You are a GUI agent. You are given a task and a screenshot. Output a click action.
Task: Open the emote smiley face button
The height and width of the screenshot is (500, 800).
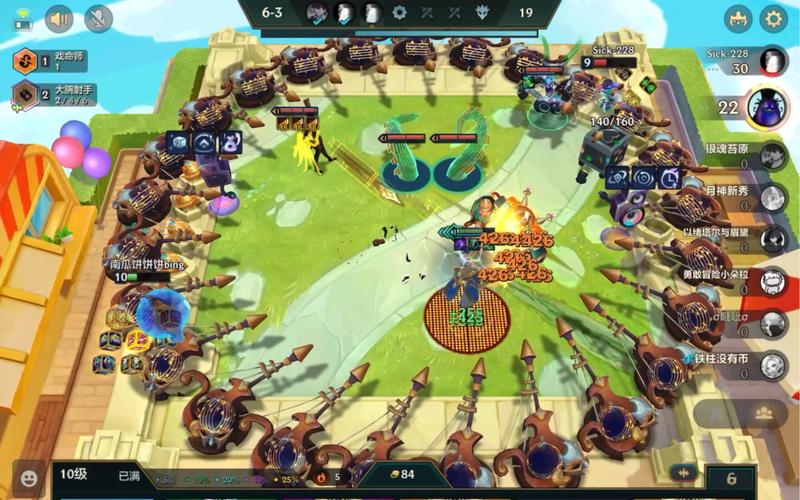point(30,477)
